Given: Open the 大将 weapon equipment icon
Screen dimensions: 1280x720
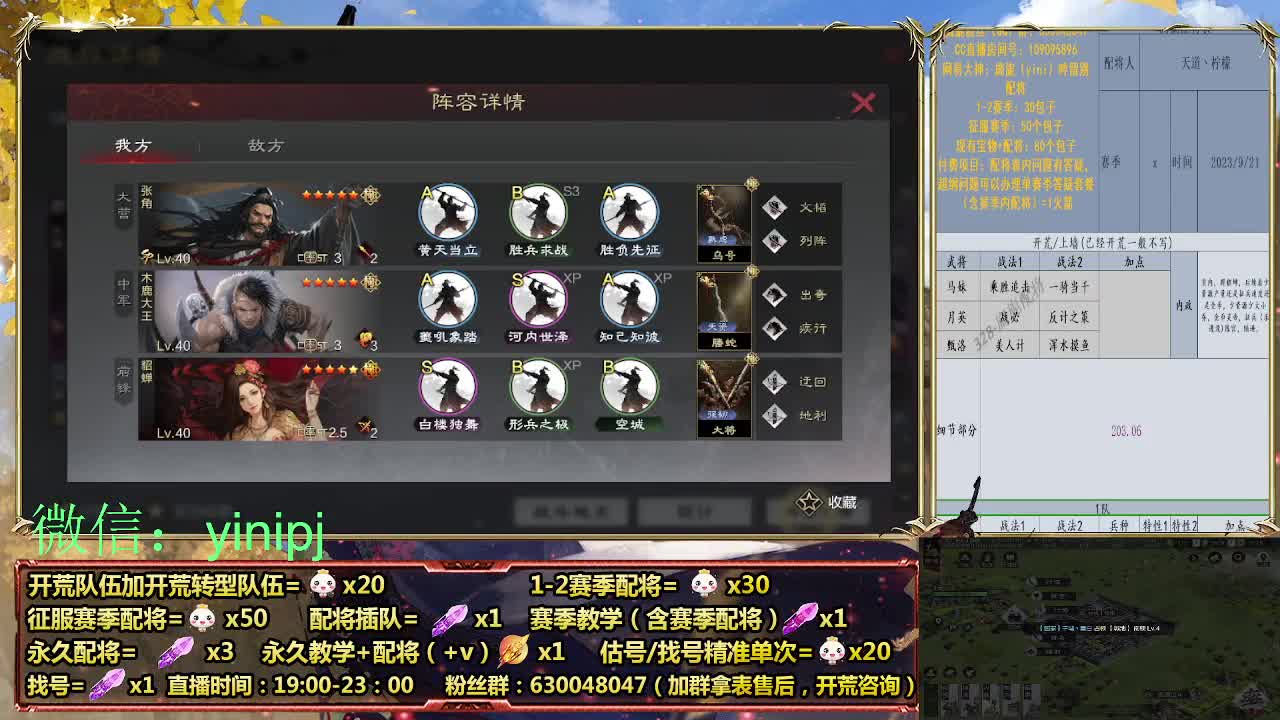Looking at the screenshot, I should (722, 392).
